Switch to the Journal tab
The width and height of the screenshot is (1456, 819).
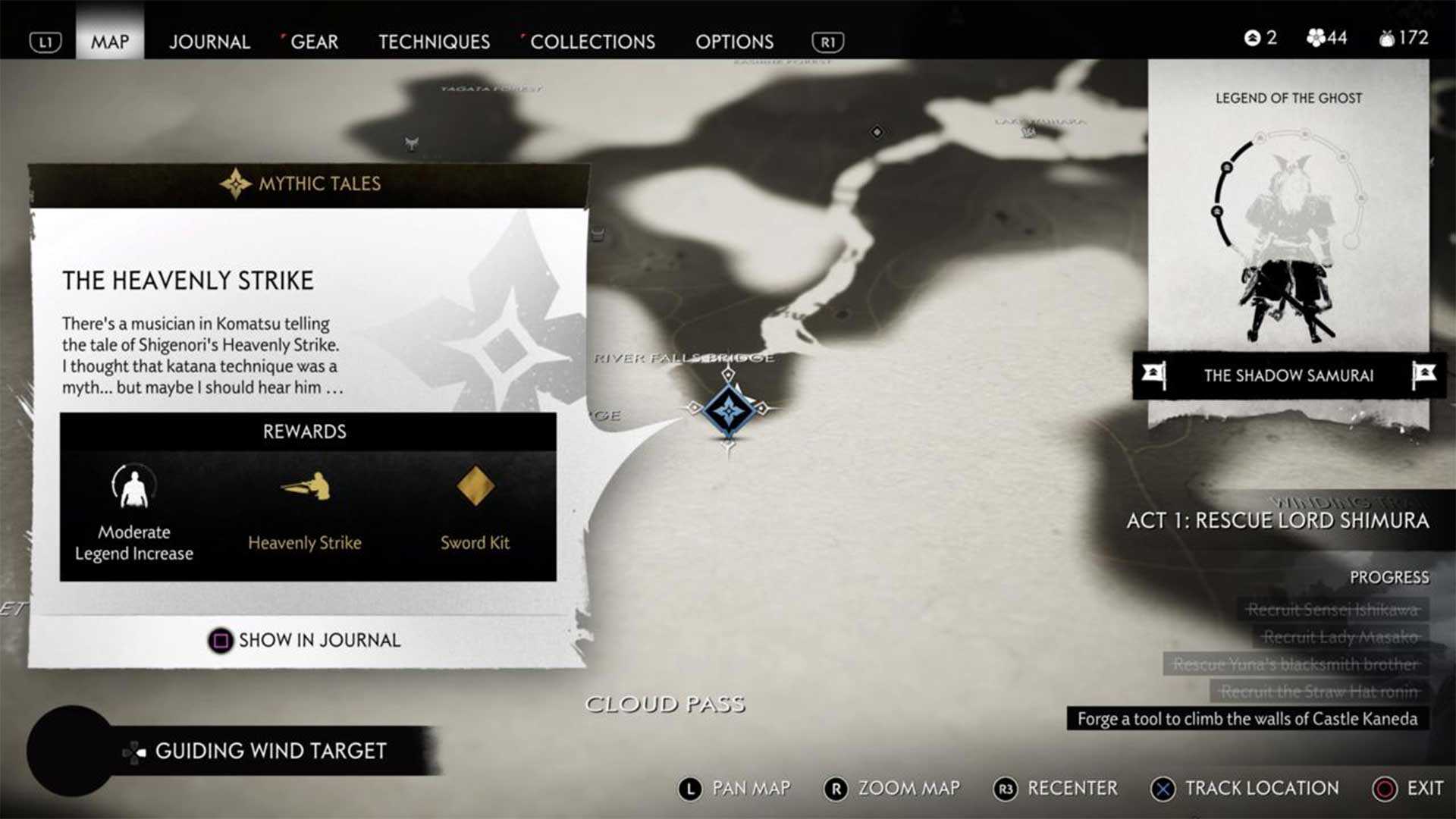209,42
